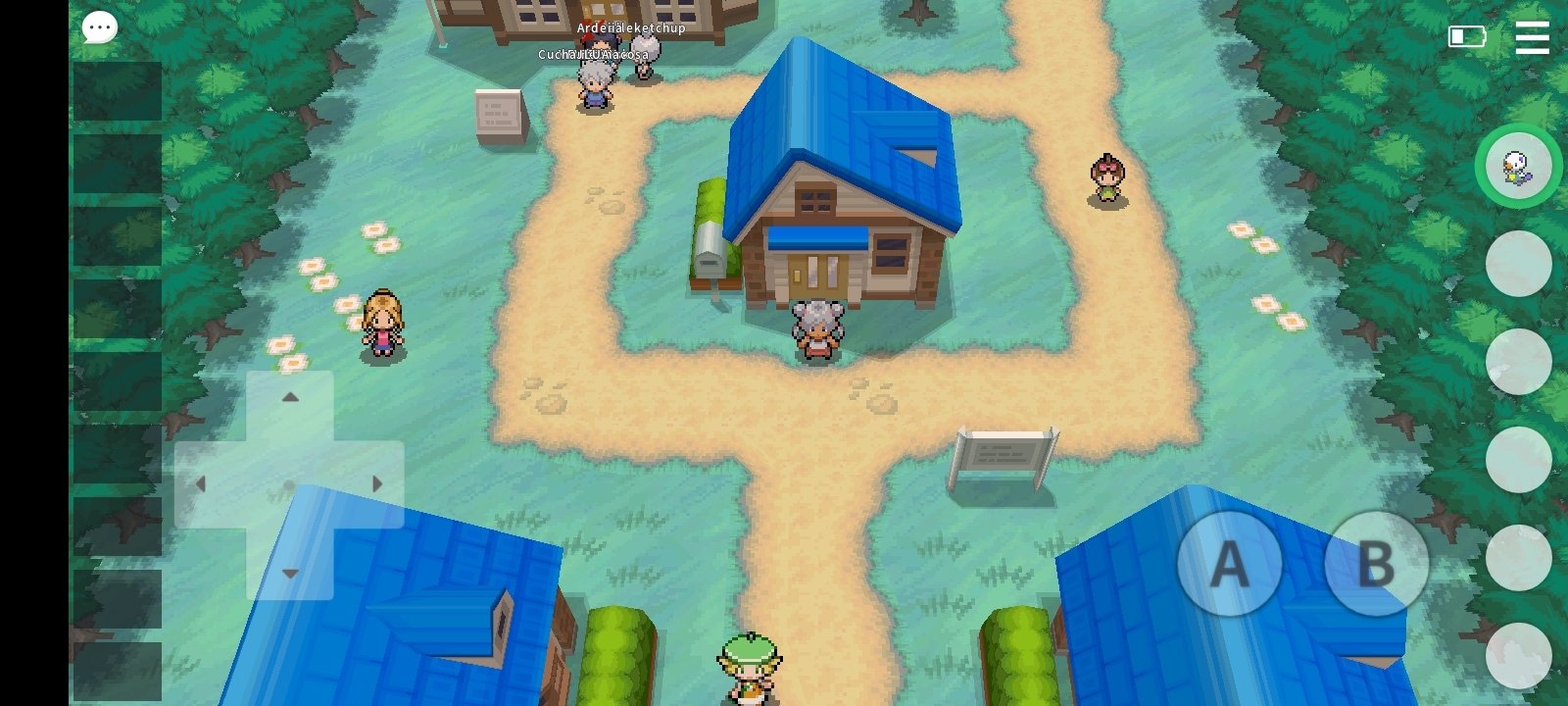
Task: Open the hamburger main menu
Action: pos(1532,37)
